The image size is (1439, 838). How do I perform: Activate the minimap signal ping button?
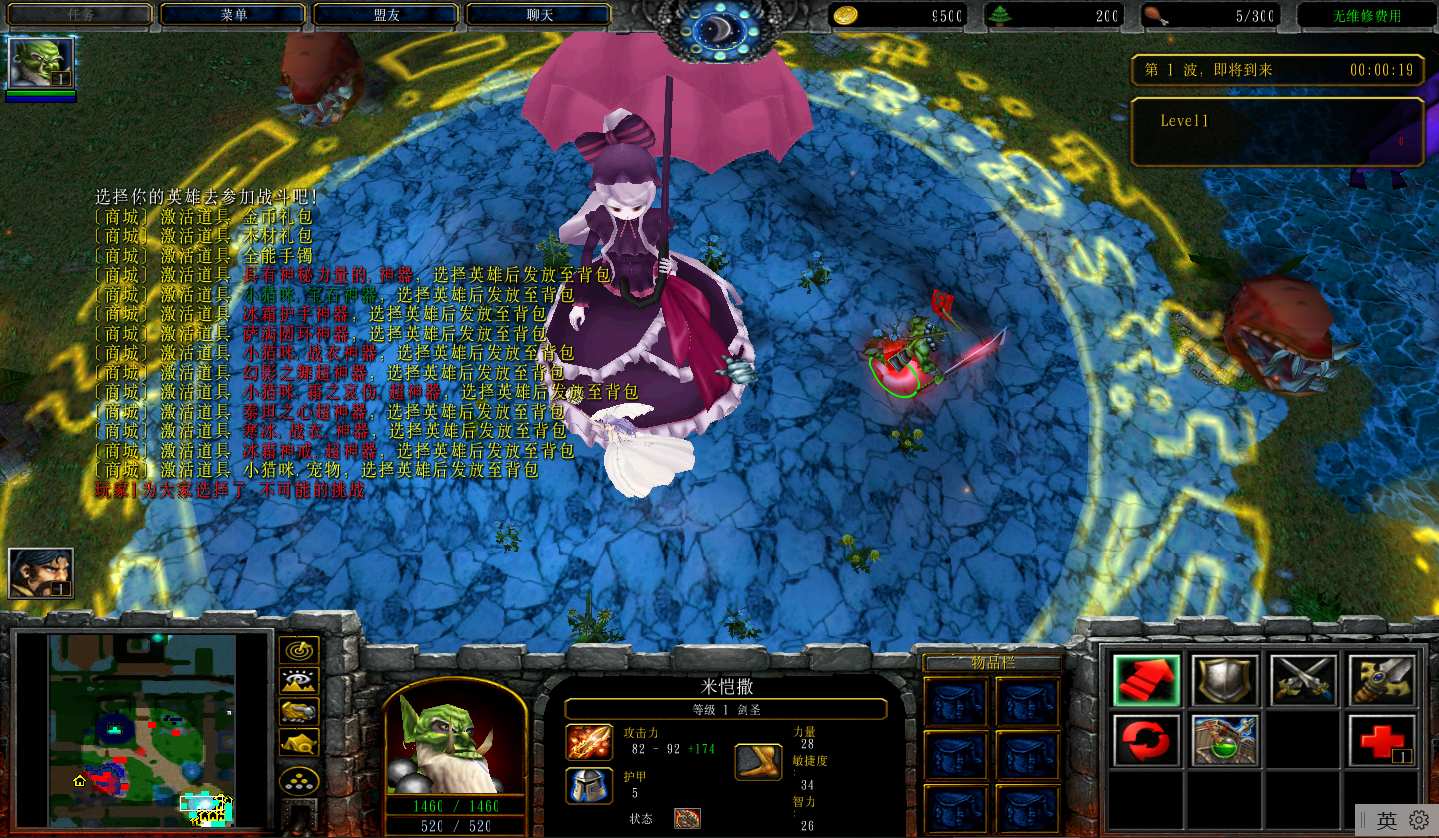(299, 650)
